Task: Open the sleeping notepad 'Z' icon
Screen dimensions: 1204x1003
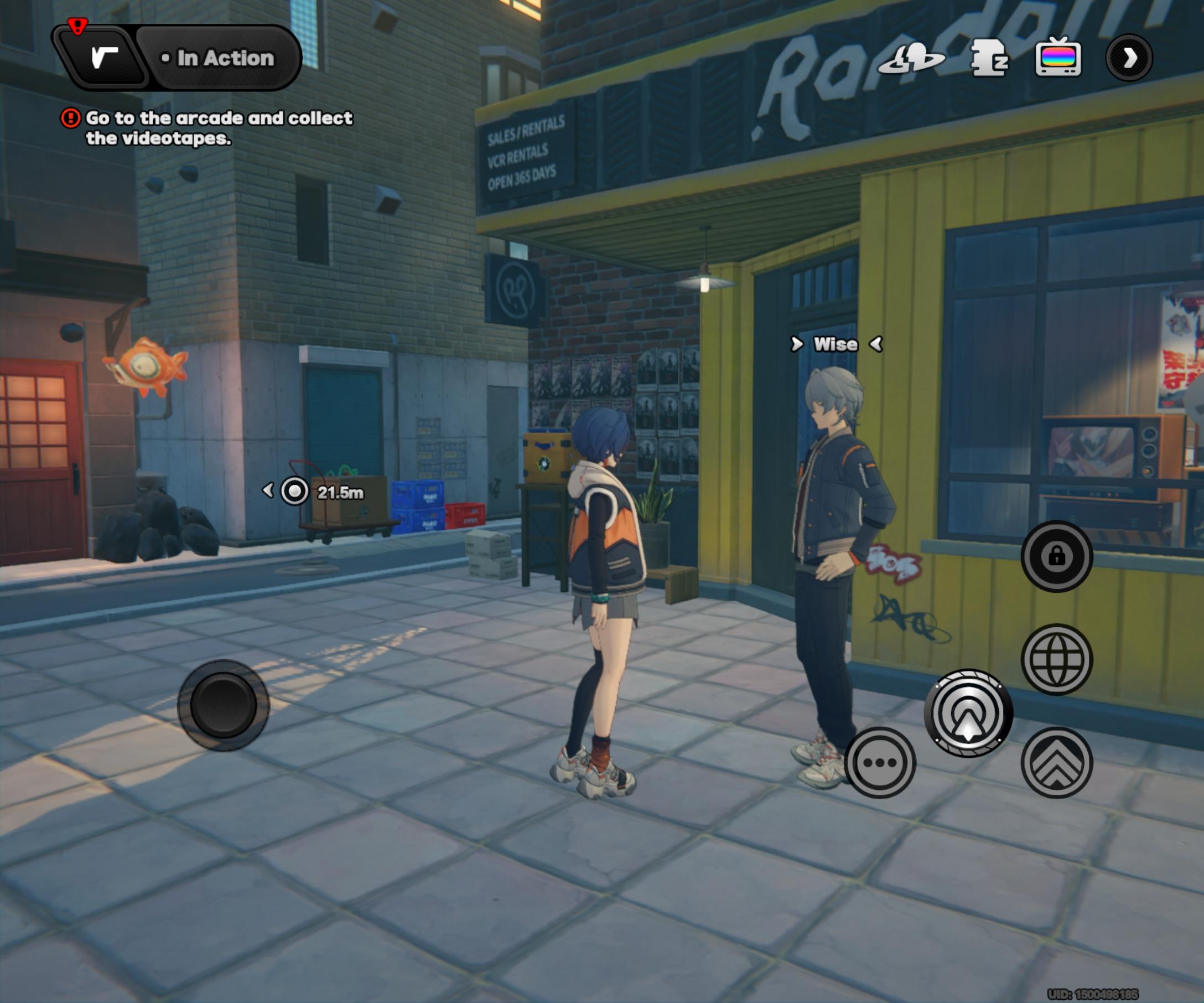Action: coord(988,58)
